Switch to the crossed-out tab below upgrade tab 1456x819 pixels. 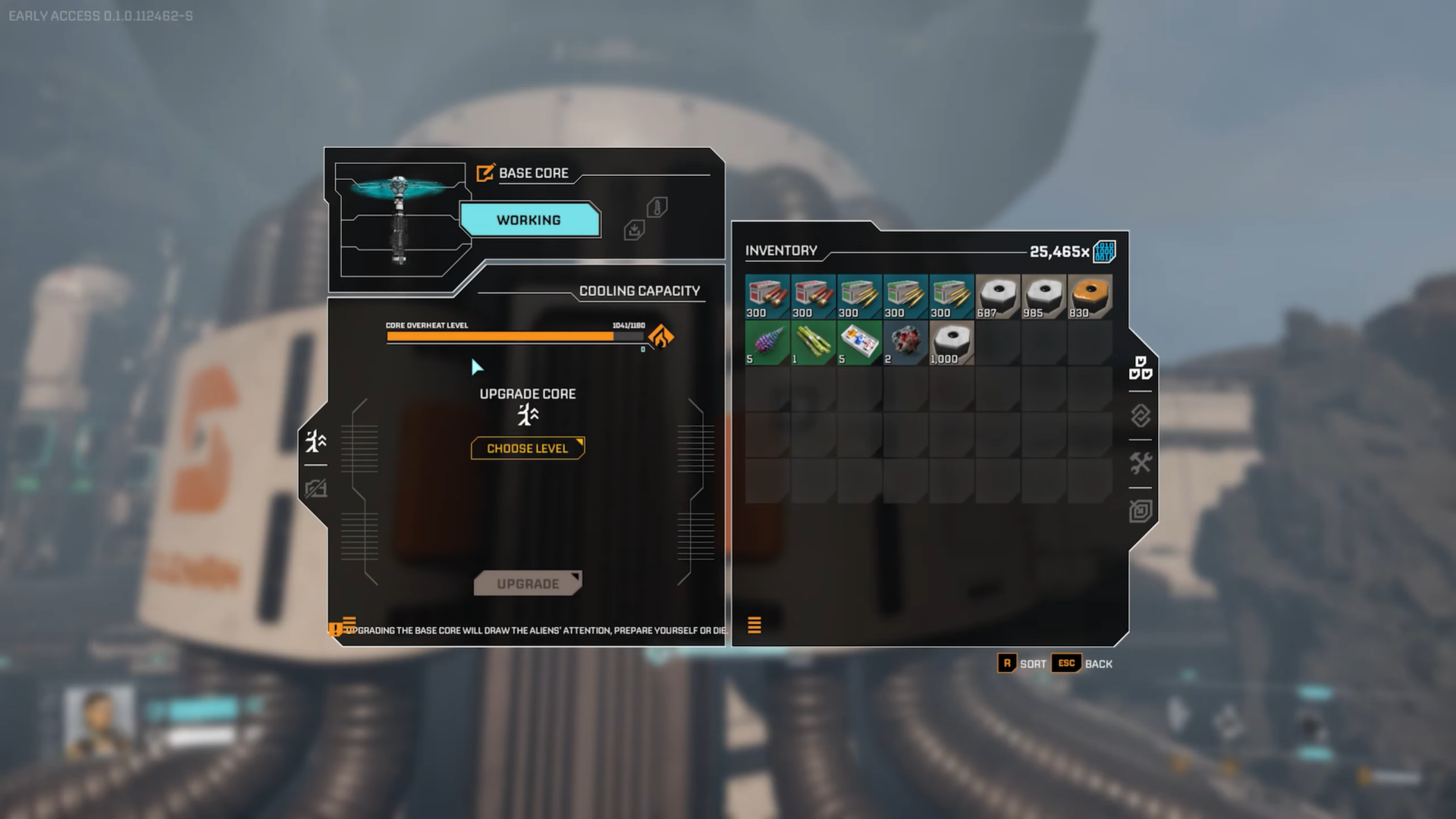[315, 488]
